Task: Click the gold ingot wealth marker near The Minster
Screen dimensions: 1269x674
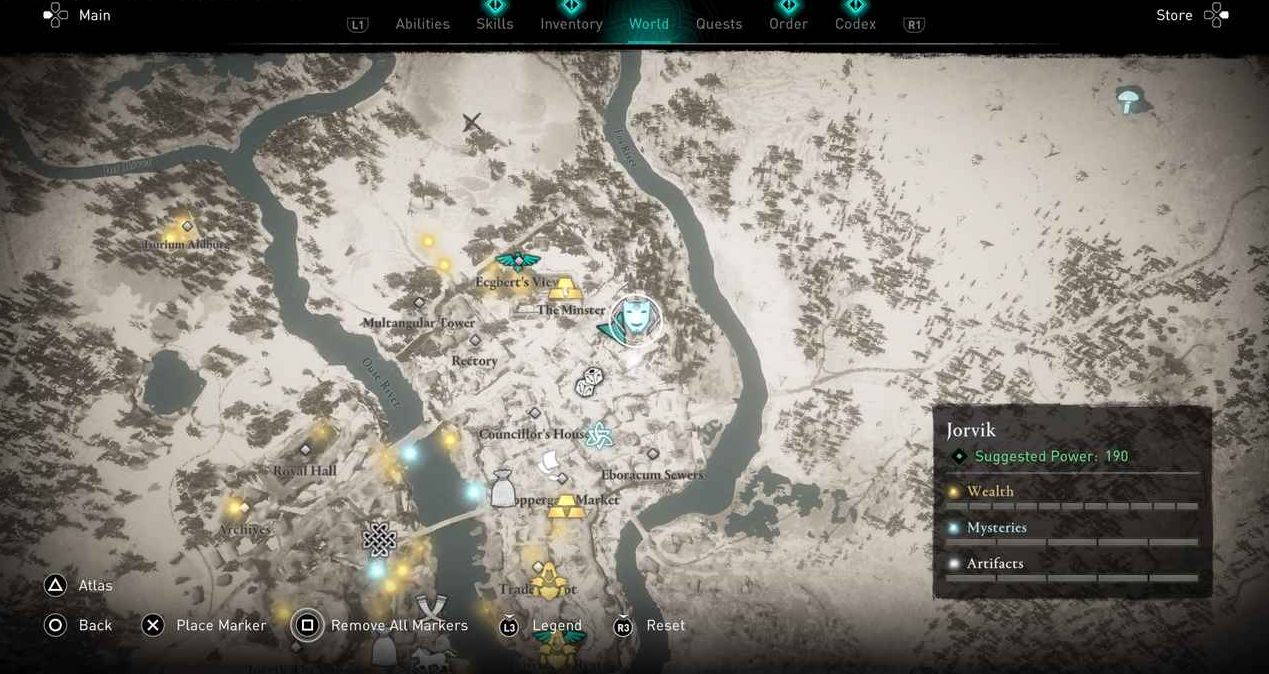Action: click(x=565, y=289)
